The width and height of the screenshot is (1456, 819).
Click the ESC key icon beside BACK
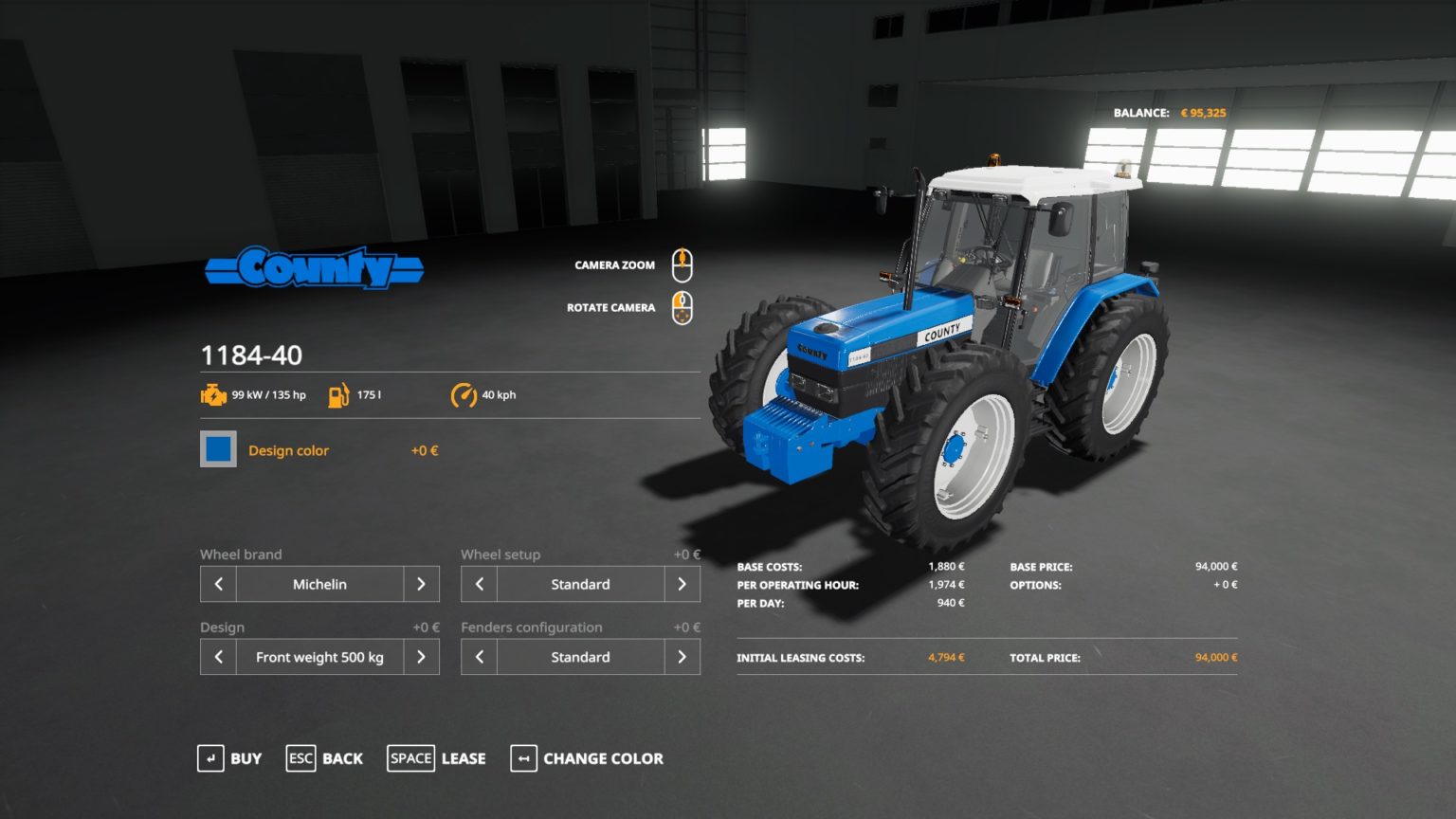[x=300, y=758]
